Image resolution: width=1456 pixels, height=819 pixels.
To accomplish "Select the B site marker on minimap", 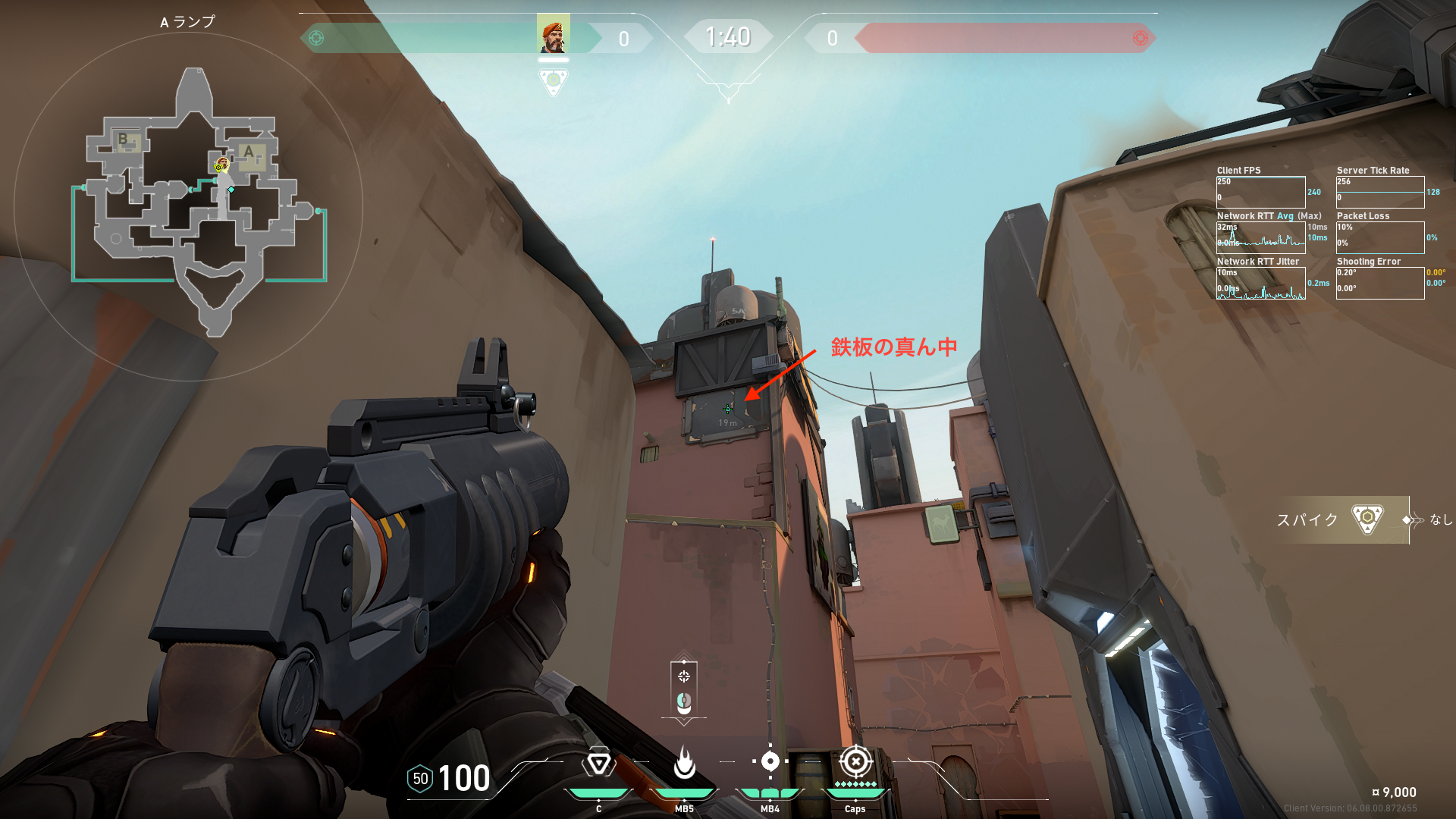I will point(123,140).
